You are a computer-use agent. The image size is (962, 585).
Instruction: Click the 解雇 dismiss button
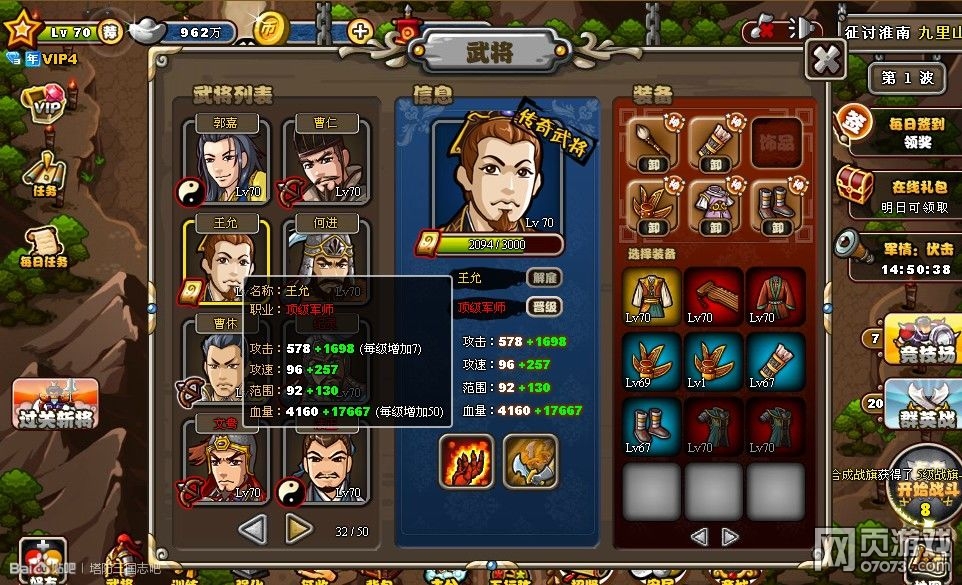(x=544, y=277)
